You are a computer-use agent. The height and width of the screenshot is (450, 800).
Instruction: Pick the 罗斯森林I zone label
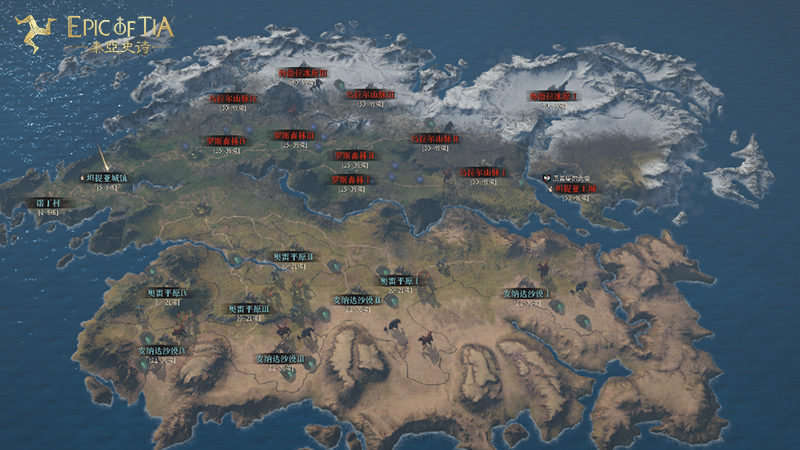click(352, 179)
